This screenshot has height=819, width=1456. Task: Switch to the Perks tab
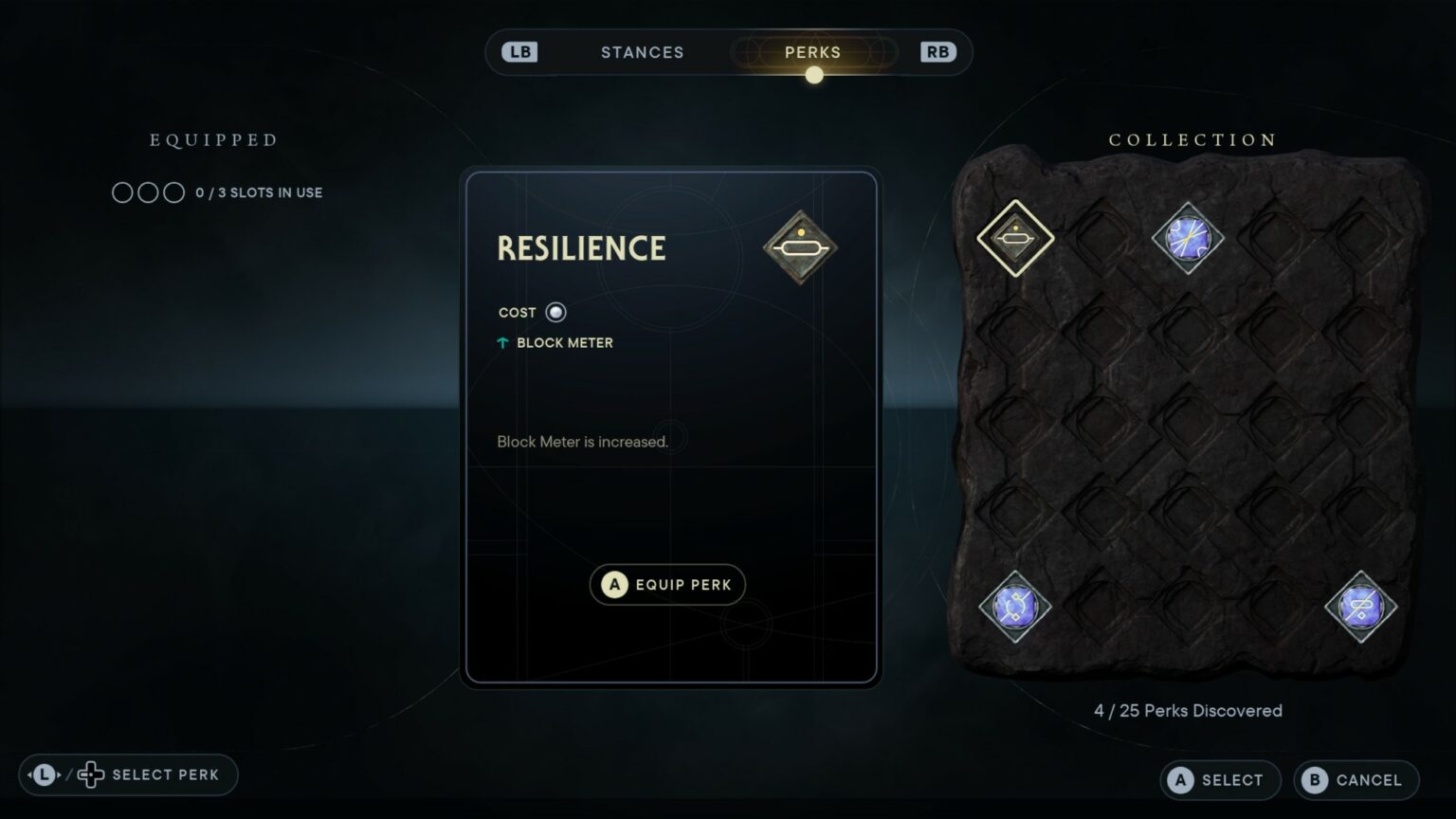812,52
